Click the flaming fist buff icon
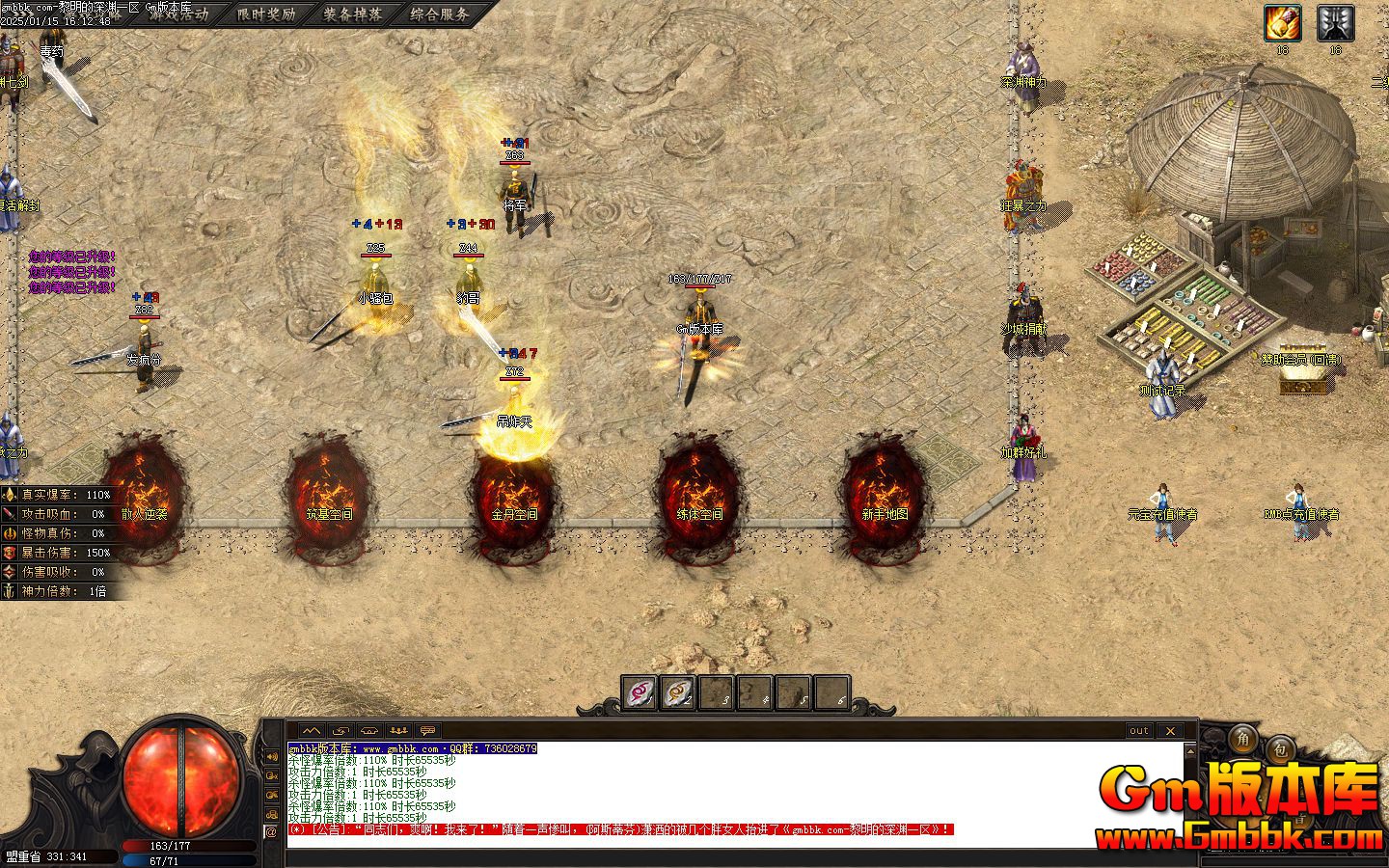Screen dimensions: 1389x868 pos(1283,23)
